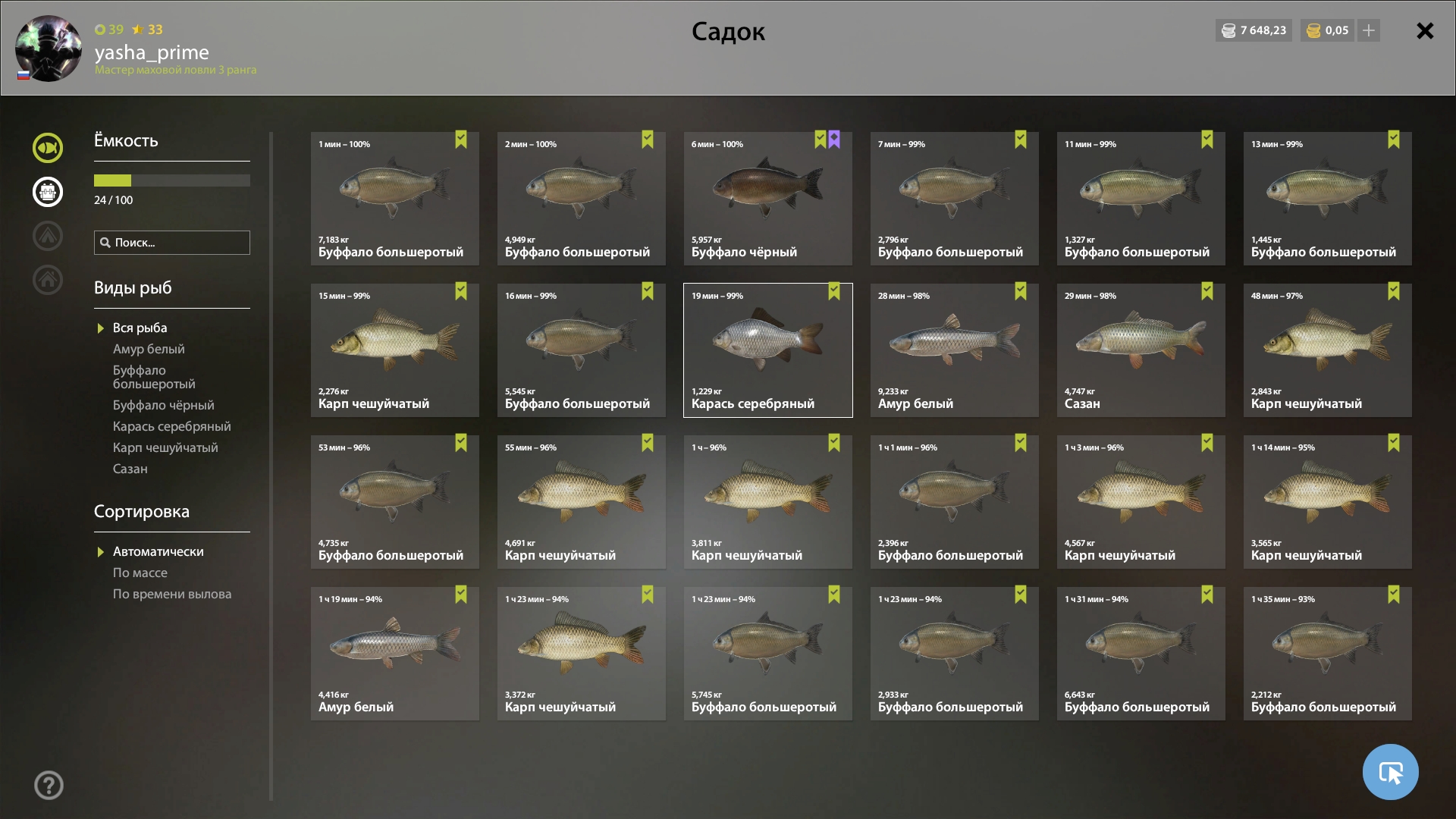Open the help question mark button
The height and width of the screenshot is (819, 1456).
[49, 786]
